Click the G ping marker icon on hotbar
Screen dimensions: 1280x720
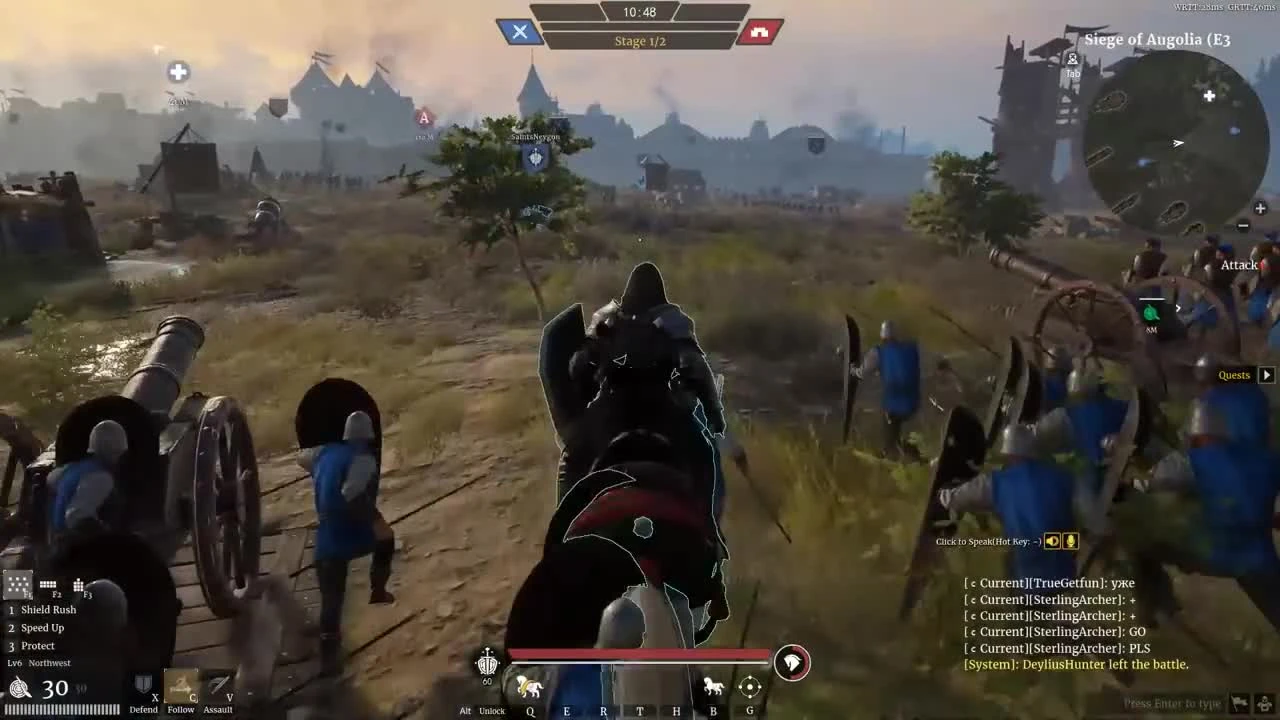pos(749,686)
